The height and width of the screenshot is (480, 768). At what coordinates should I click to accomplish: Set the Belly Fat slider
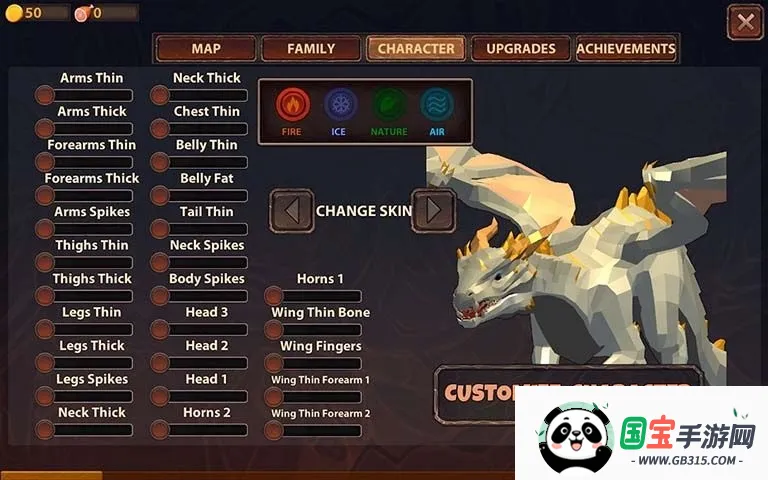(x=203, y=196)
